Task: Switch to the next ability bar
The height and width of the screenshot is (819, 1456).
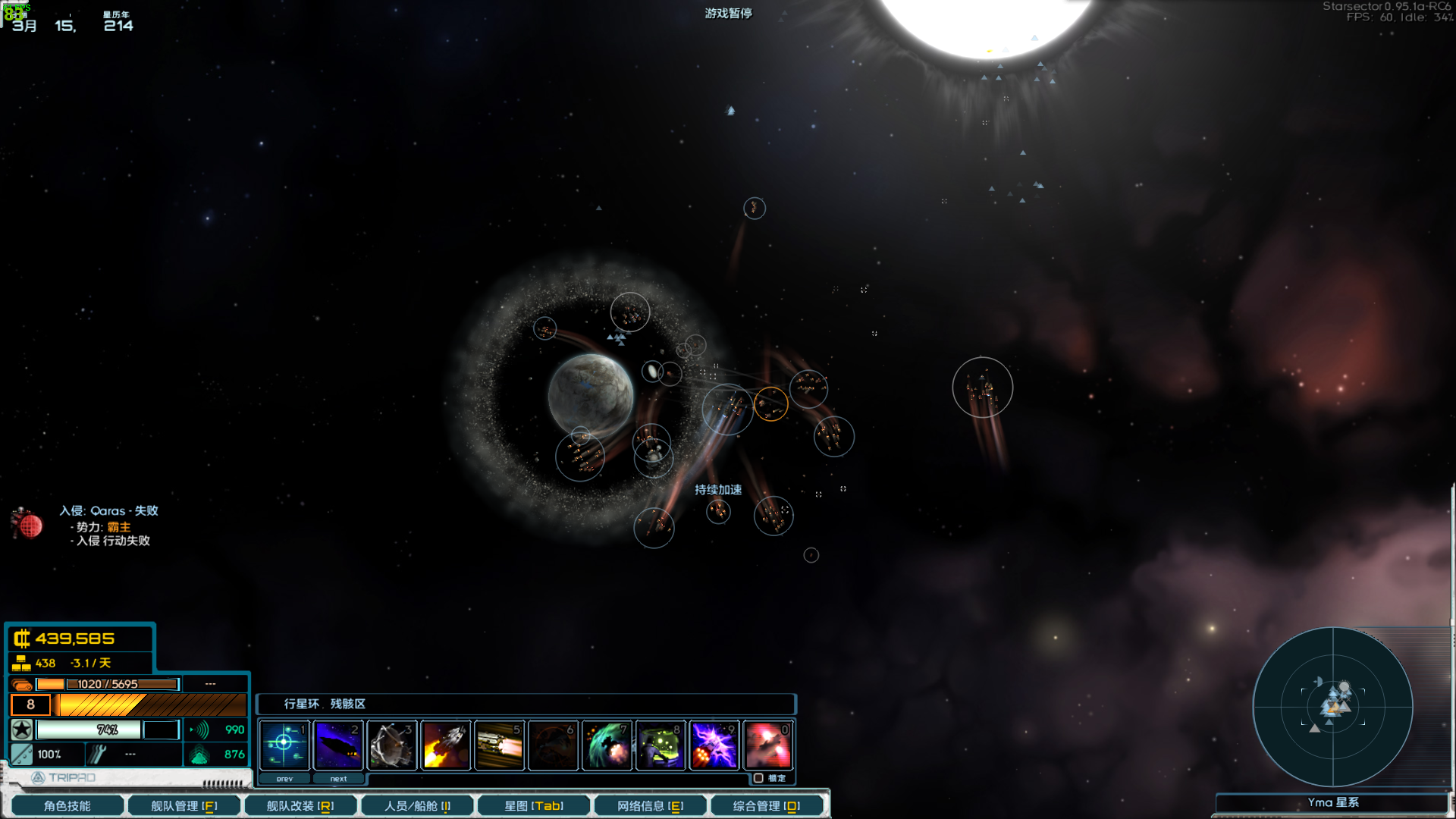Action: point(338,779)
